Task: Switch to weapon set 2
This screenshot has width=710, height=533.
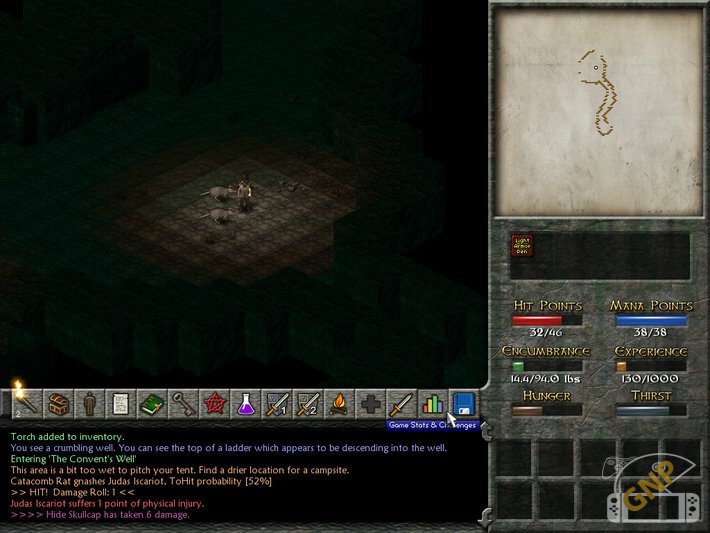Action: (307, 404)
